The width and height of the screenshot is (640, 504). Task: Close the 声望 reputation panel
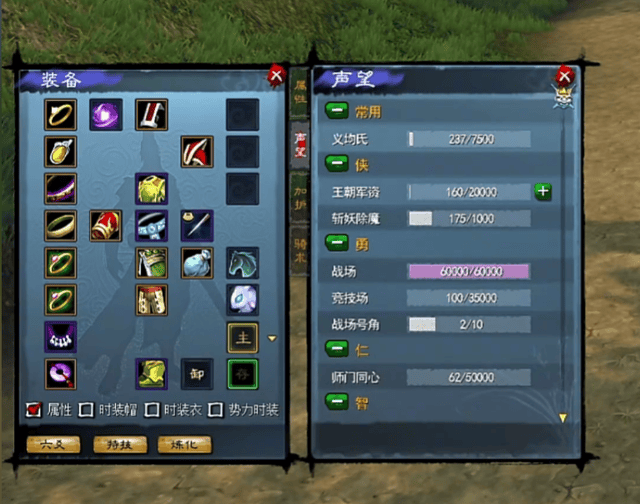pyautogui.click(x=565, y=75)
